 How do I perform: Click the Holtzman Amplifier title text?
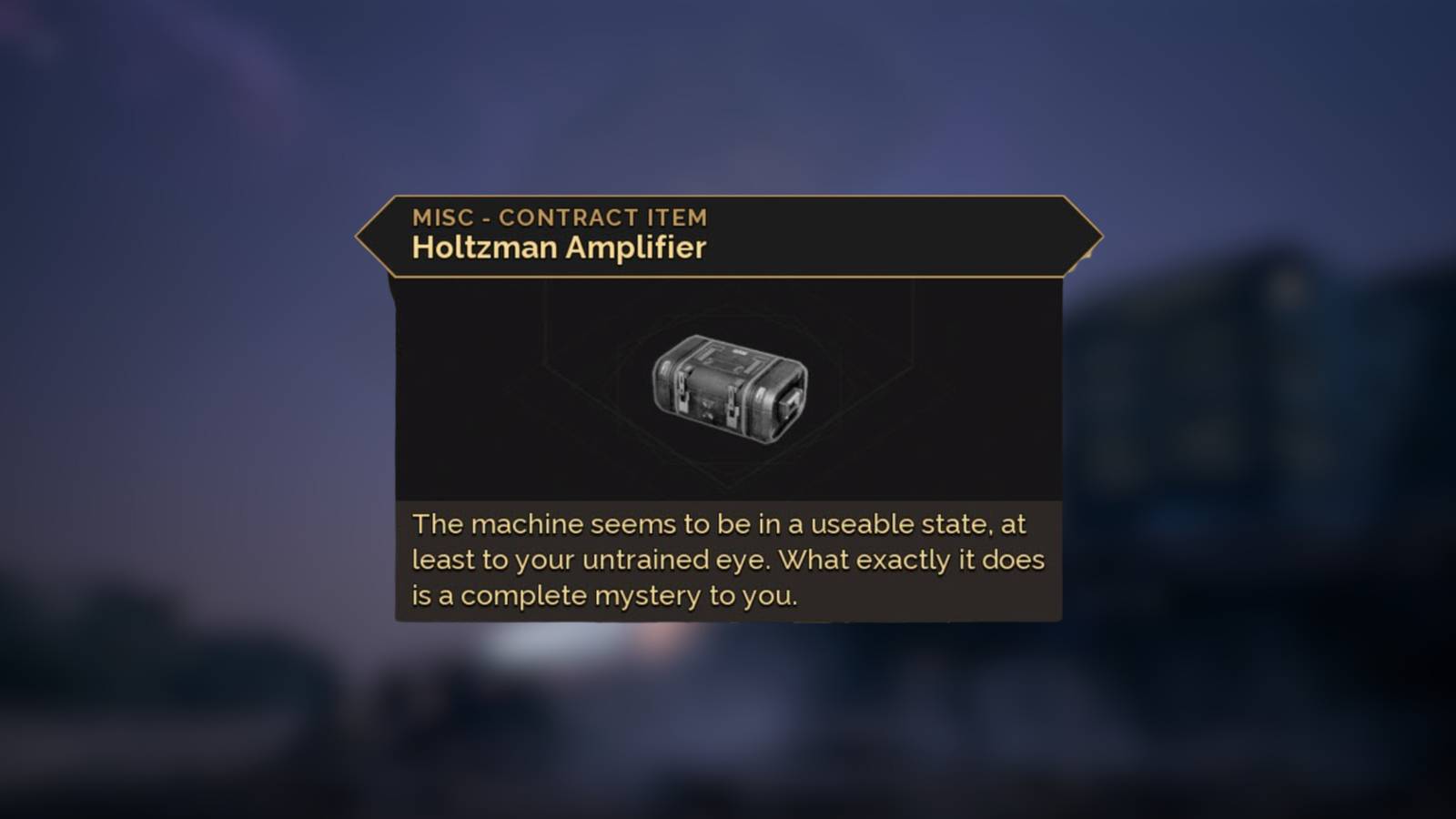(558, 247)
